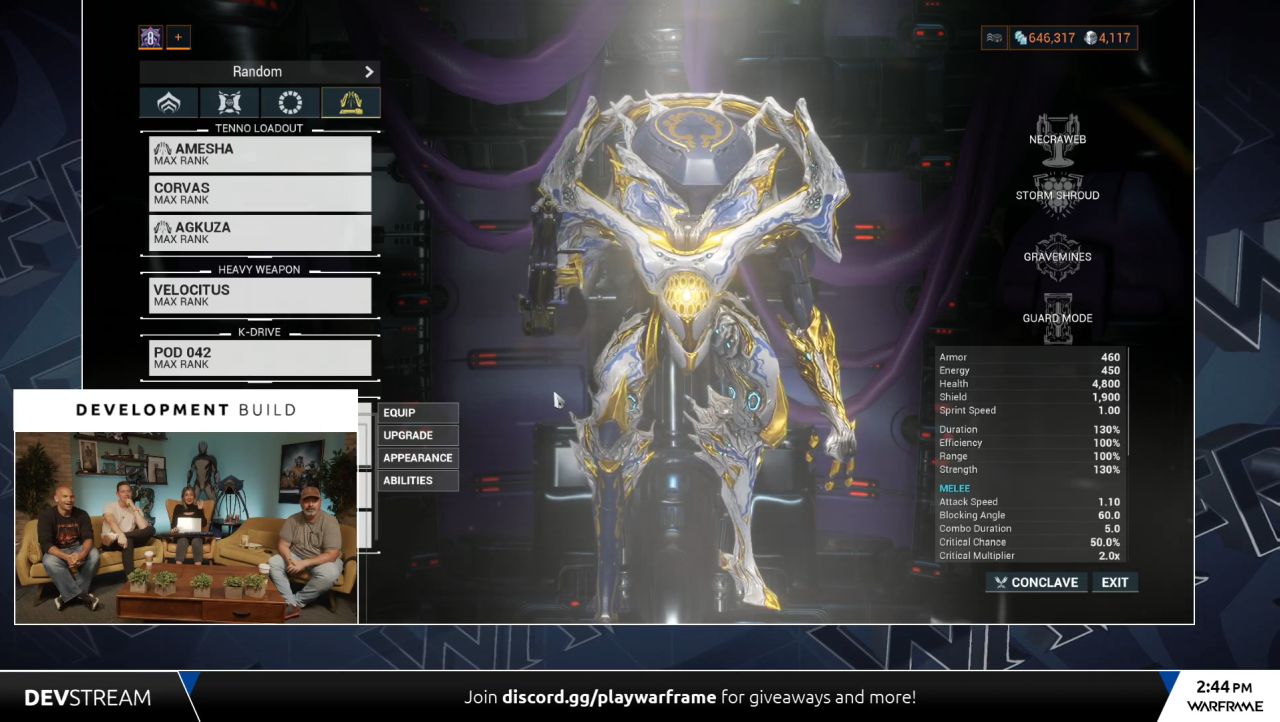Select the Operator loadout category icon
This screenshot has width=1280, height=722.
[x=228, y=102]
